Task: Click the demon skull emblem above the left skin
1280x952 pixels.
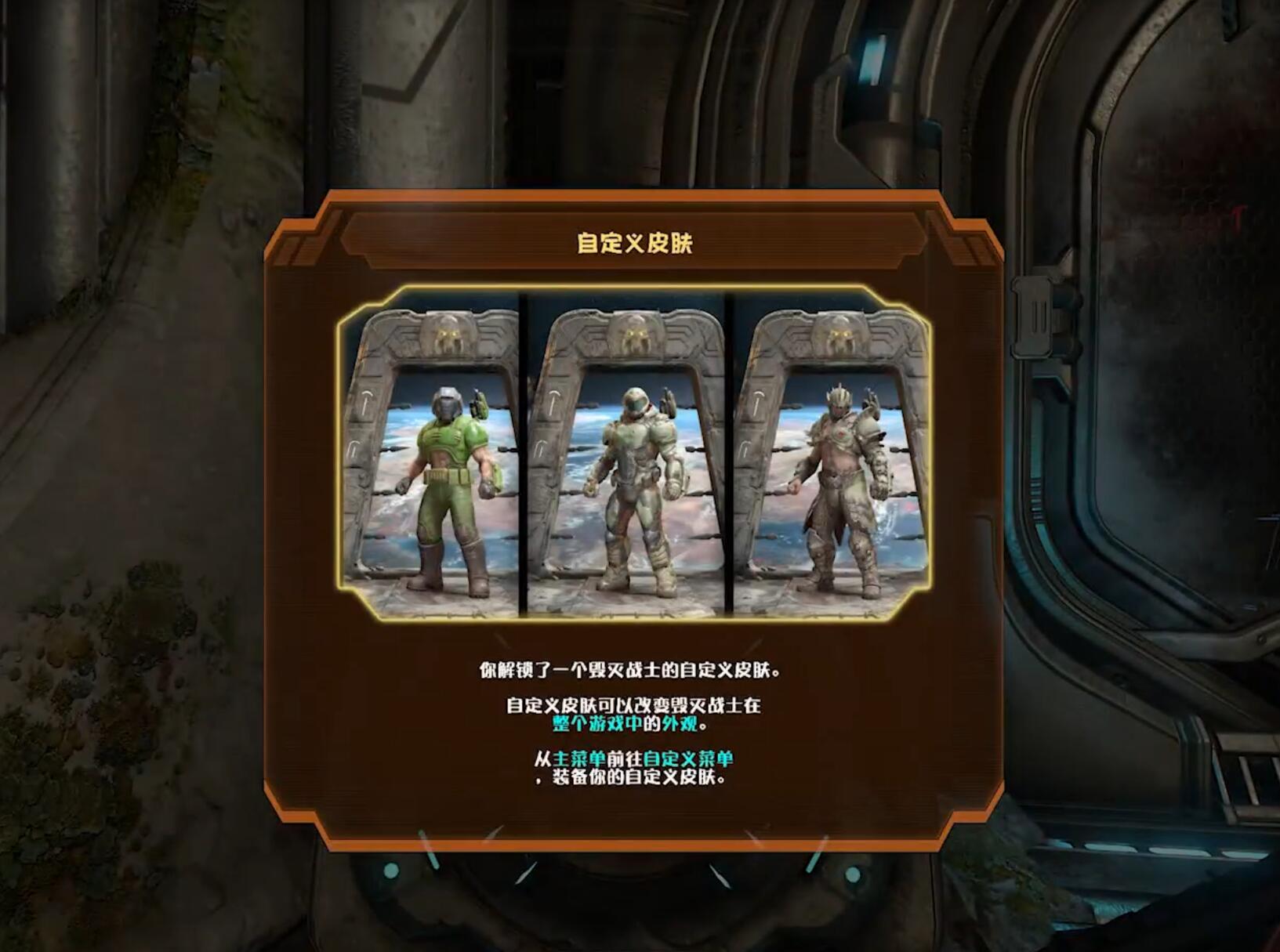Action: pos(447,333)
